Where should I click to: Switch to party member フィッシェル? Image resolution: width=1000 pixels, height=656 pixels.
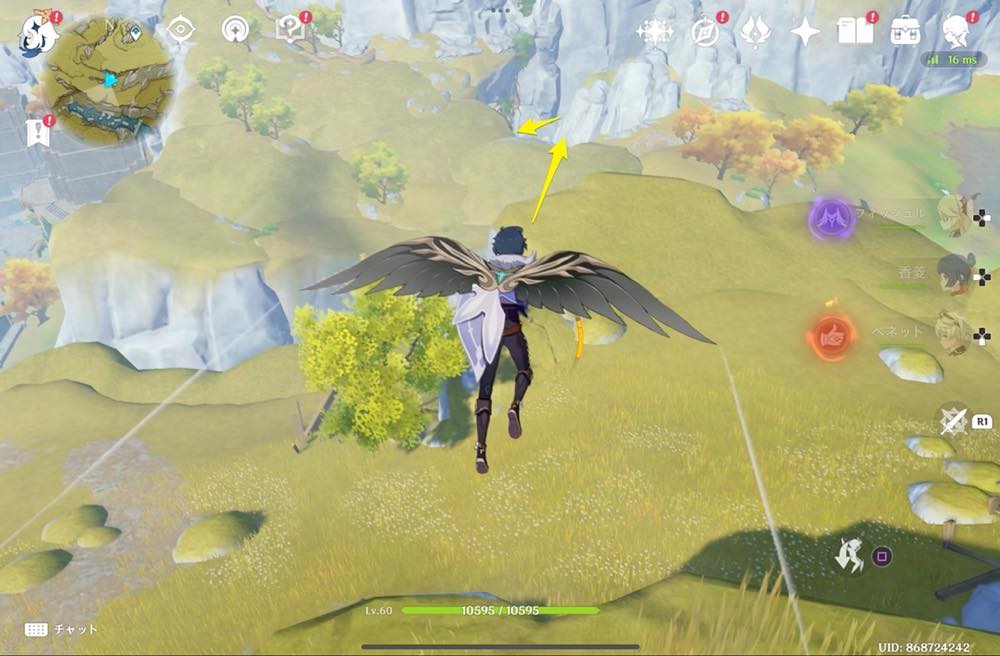(953, 214)
